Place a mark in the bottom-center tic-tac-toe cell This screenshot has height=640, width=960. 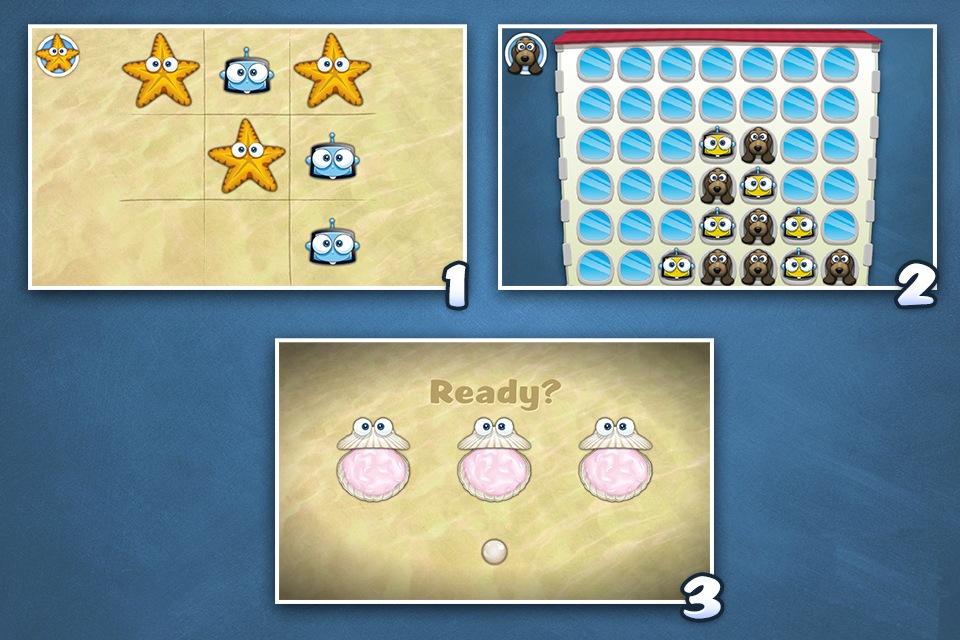coord(247,240)
